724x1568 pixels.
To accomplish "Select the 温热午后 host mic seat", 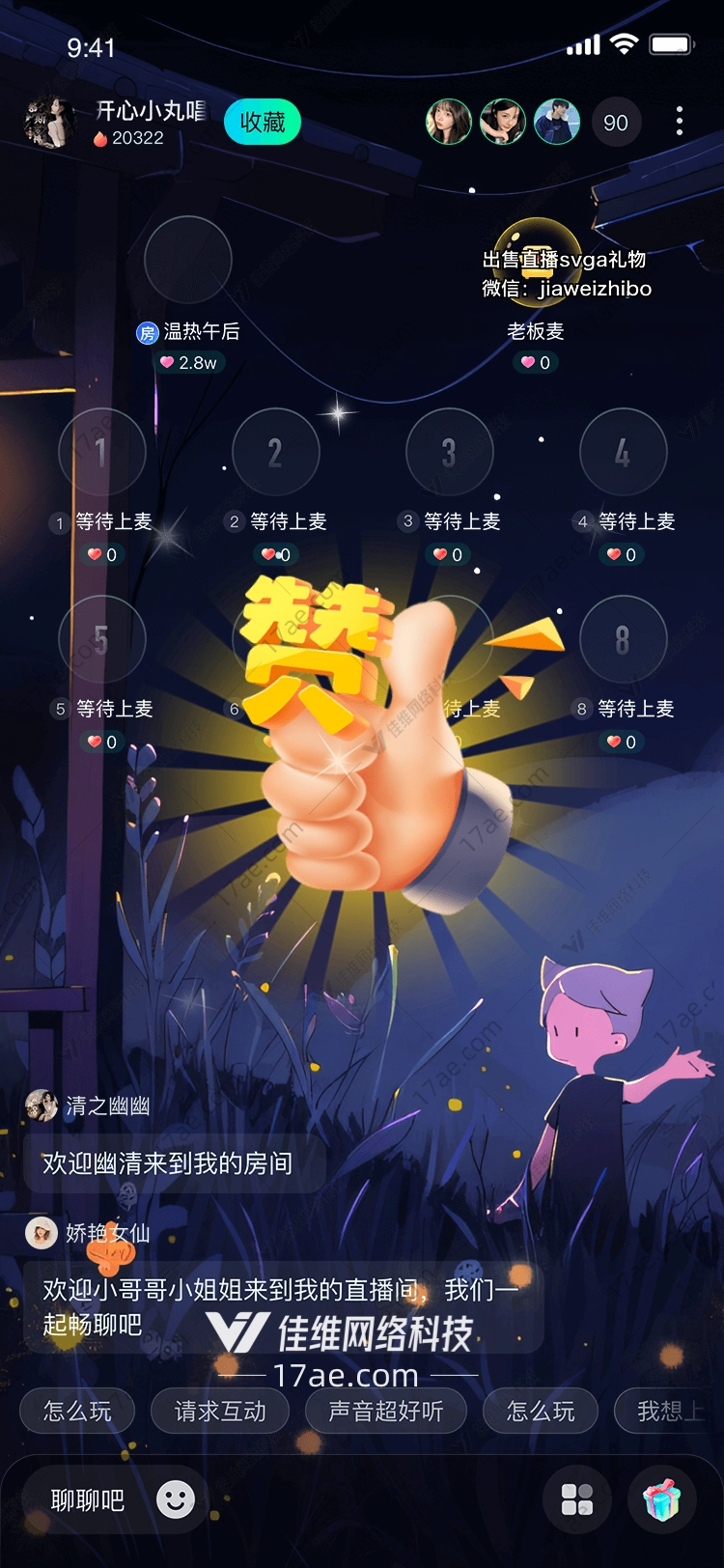I will pyautogui.click(x=188, y=261).
